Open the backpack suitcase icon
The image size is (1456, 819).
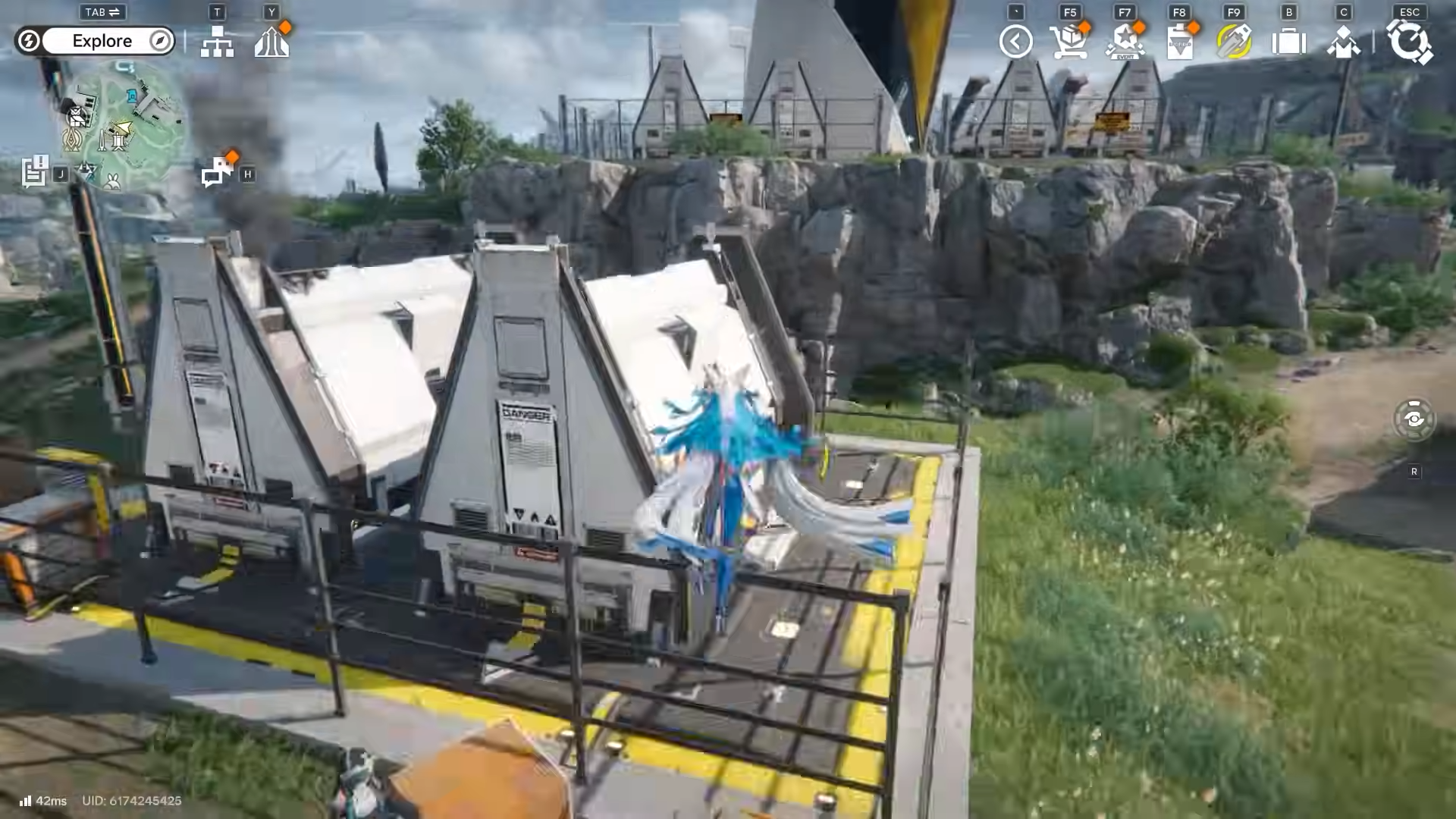point(1288,42)
